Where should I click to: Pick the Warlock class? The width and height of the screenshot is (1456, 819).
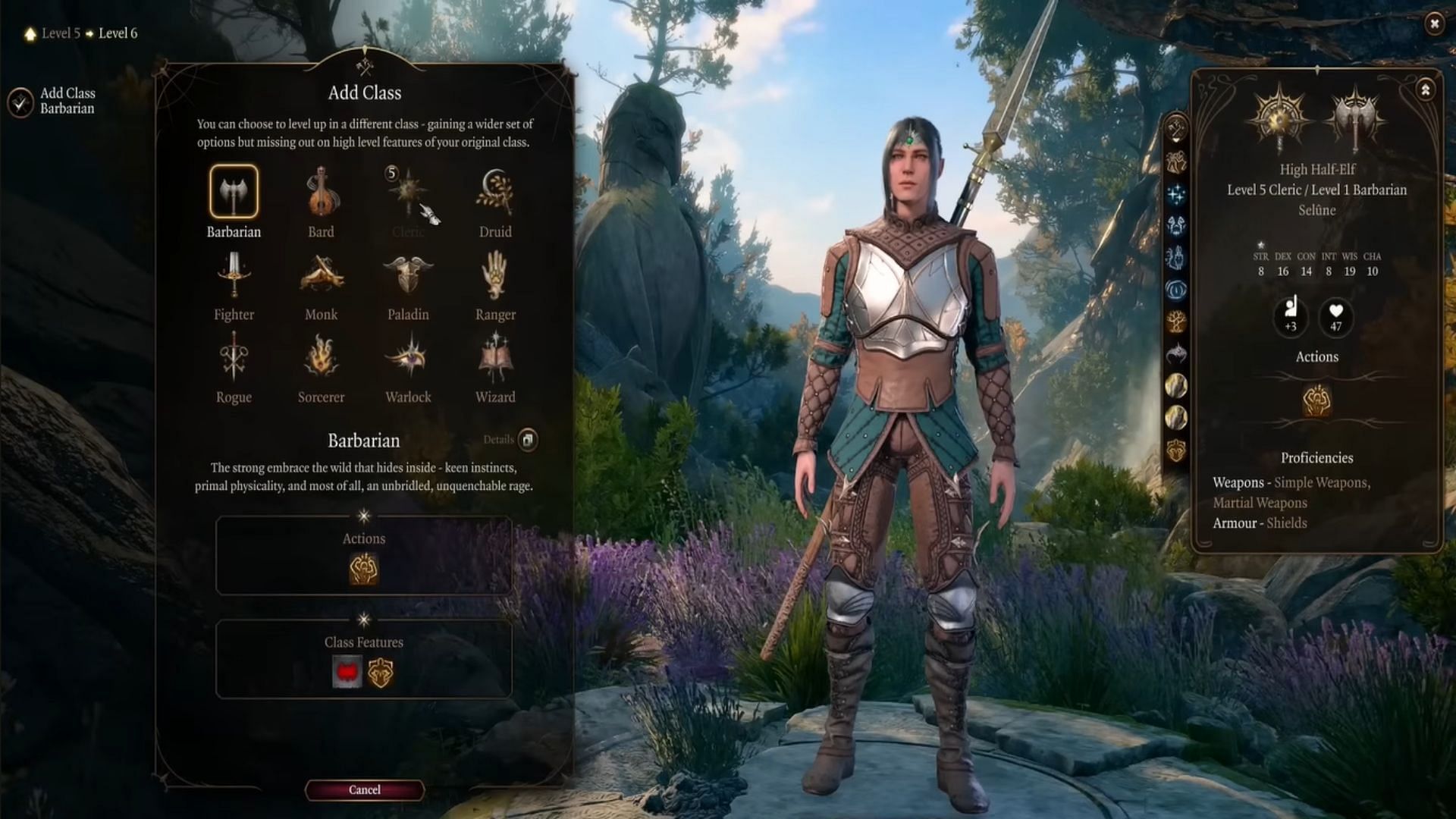[408, 358]
